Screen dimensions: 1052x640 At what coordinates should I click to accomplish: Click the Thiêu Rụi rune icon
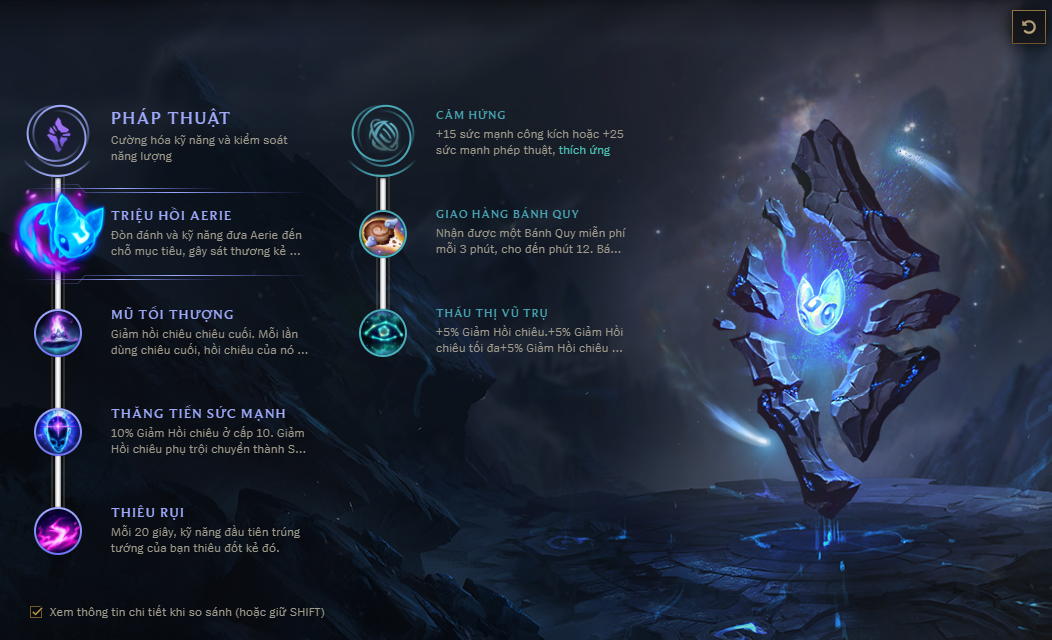tap(58, 531)
